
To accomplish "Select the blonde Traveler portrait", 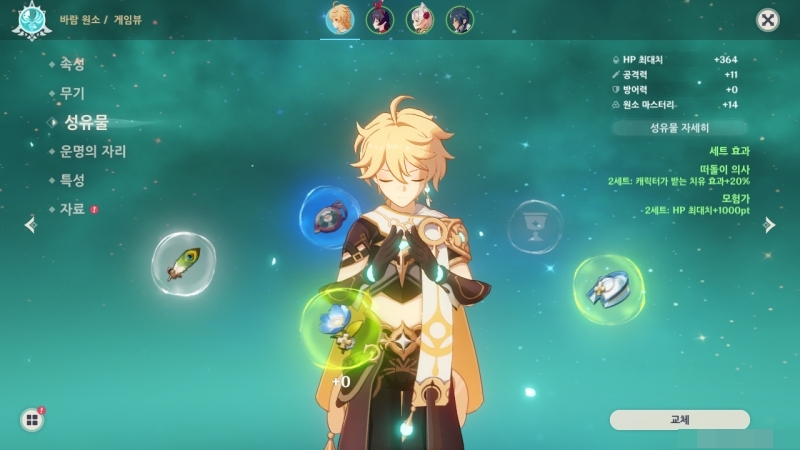I will [x=340, y=19].
